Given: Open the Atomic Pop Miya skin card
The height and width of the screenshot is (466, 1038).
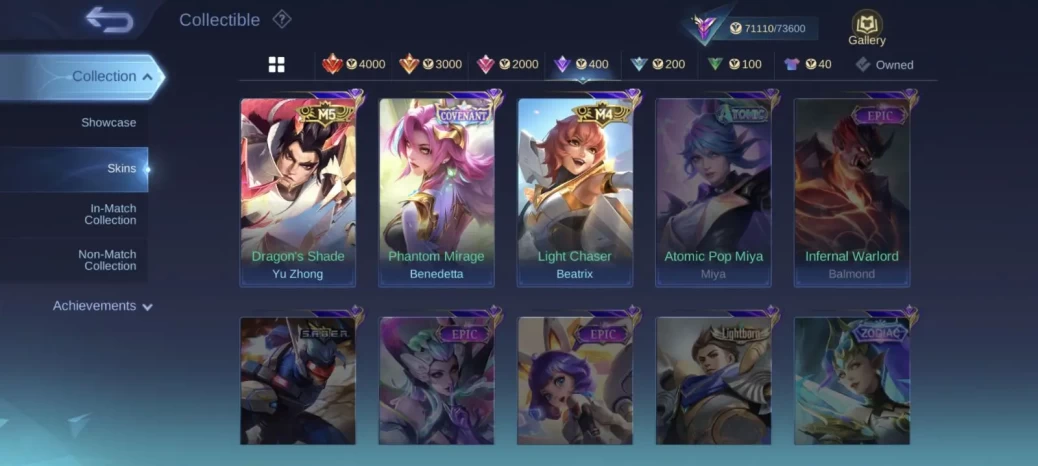Looking at the screenshot, I should (713, 190).
